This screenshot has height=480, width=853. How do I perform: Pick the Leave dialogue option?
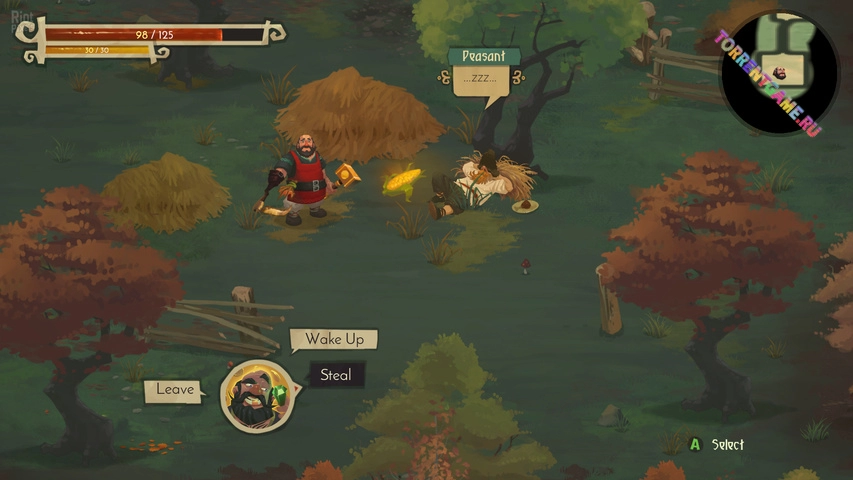[175, 390]
